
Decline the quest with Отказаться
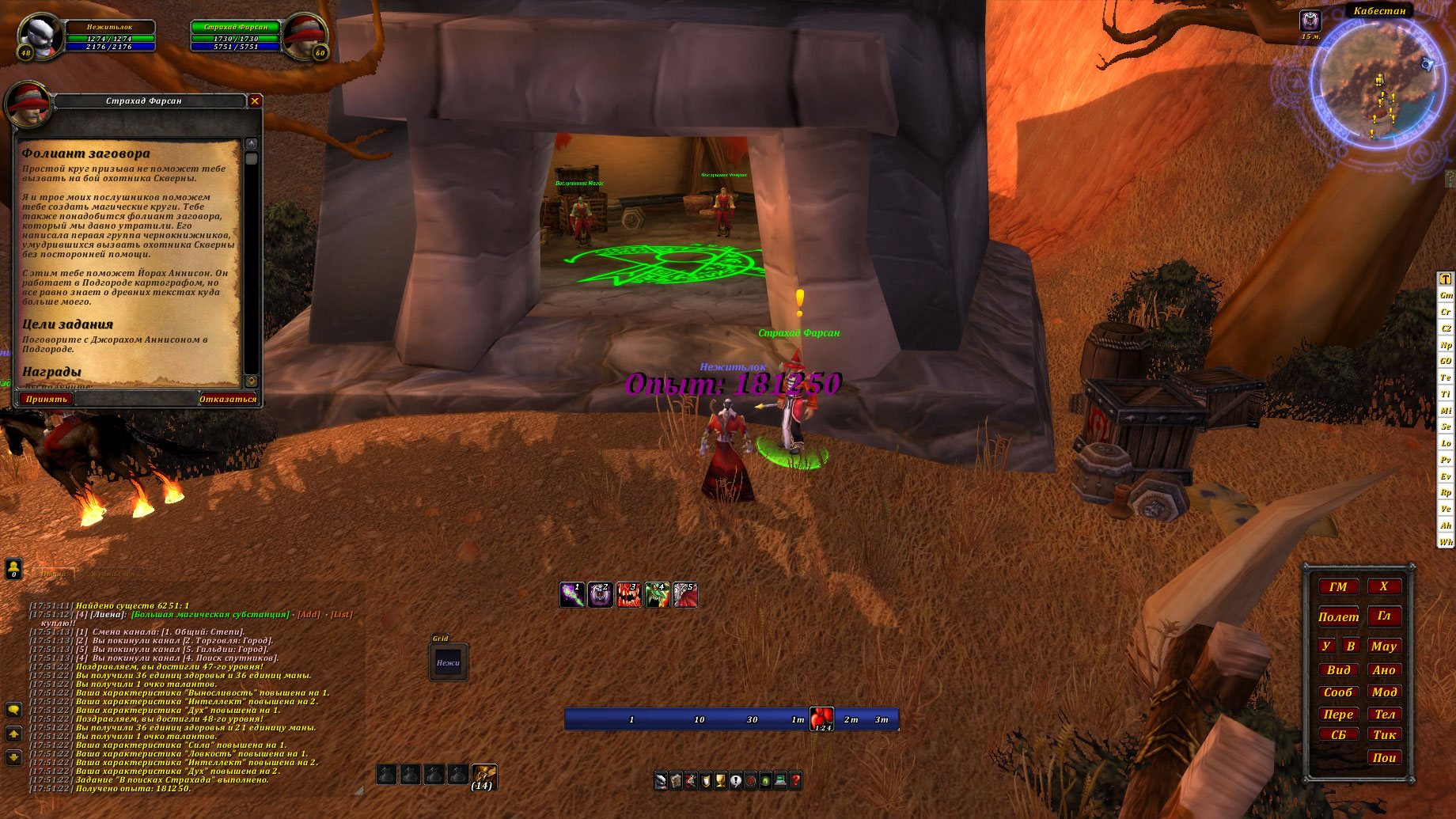(228, 399)
